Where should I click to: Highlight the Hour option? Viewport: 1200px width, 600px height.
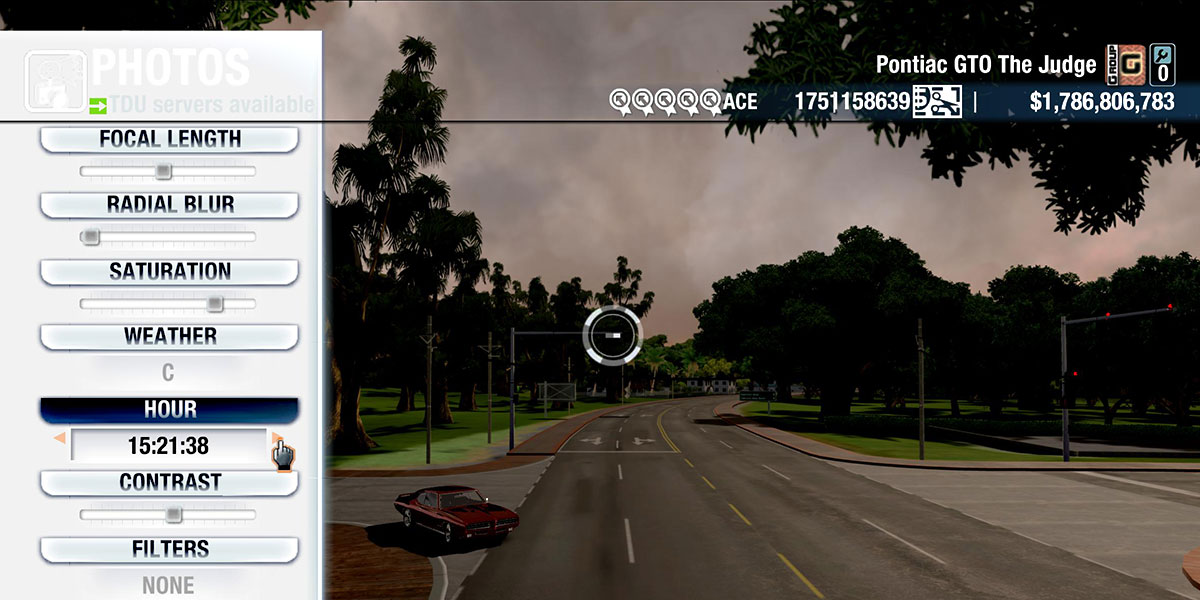click(x=169, y=410)
